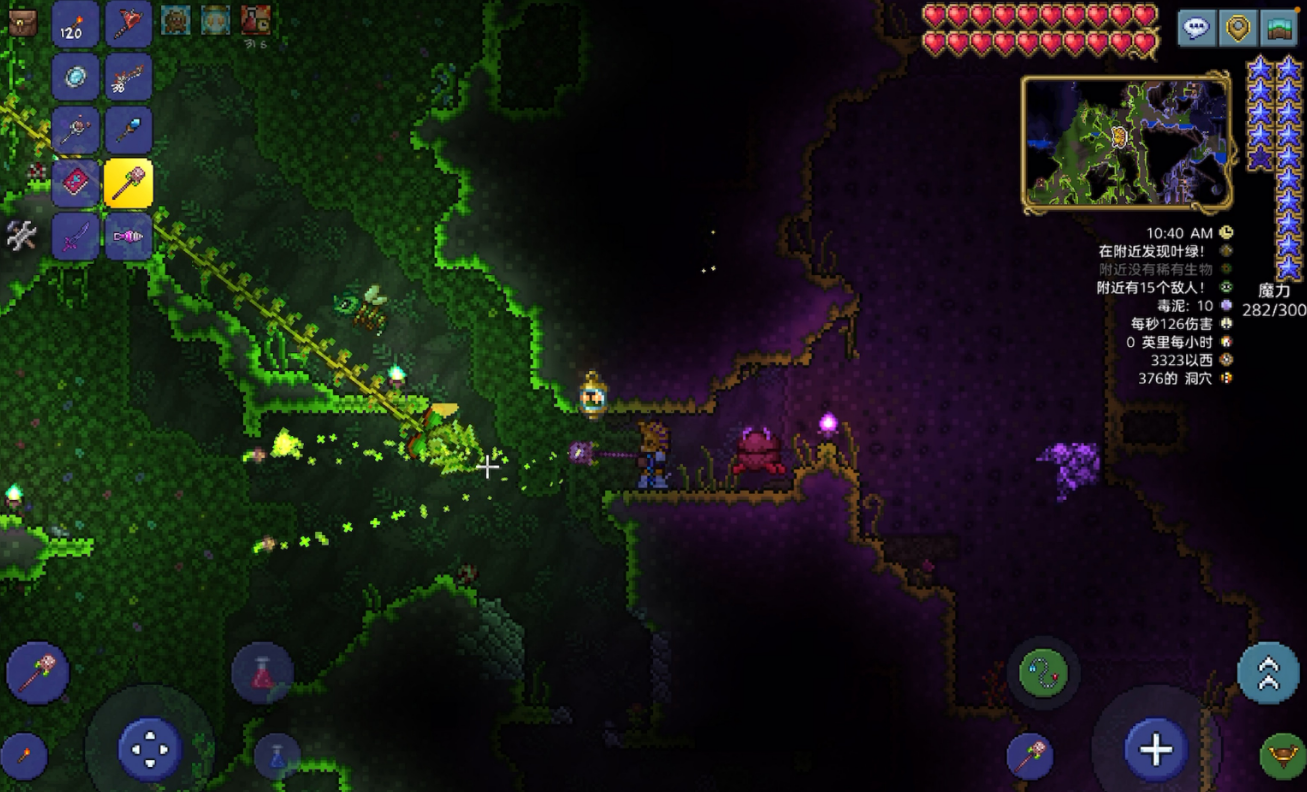Tap the gold map pin button

1238,28
